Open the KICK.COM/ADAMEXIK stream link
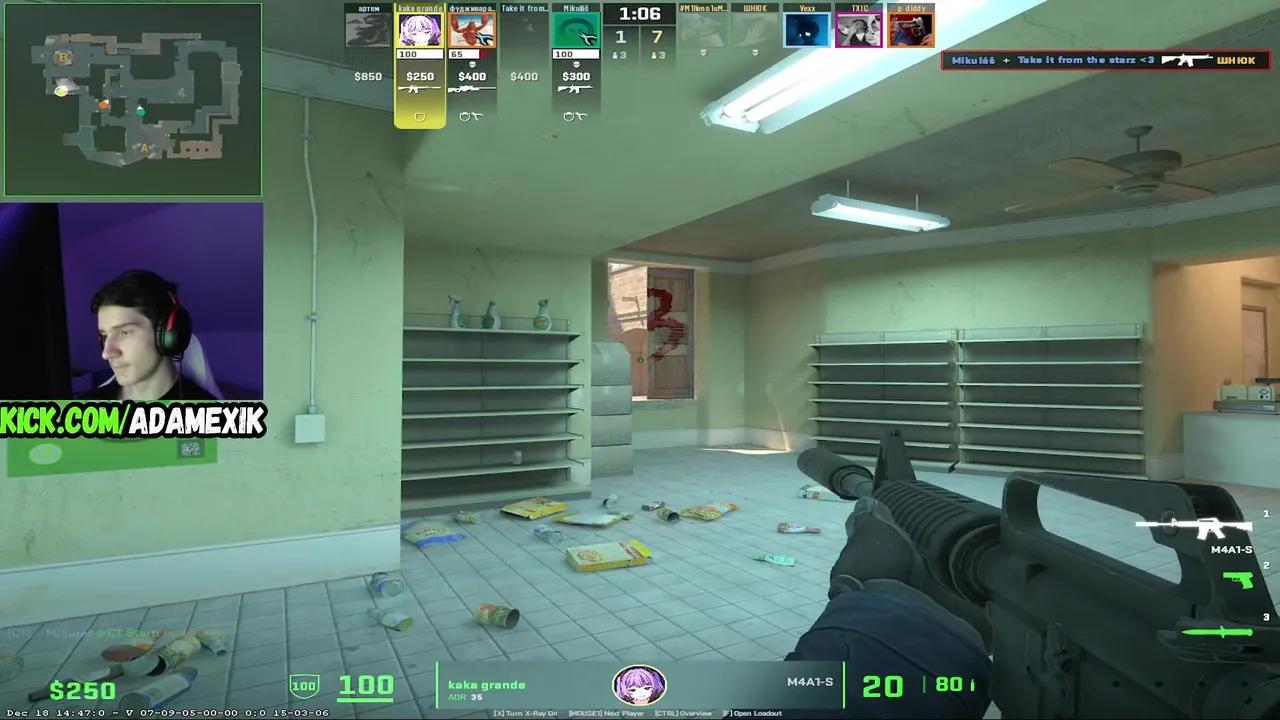 [x=130, y=421]
